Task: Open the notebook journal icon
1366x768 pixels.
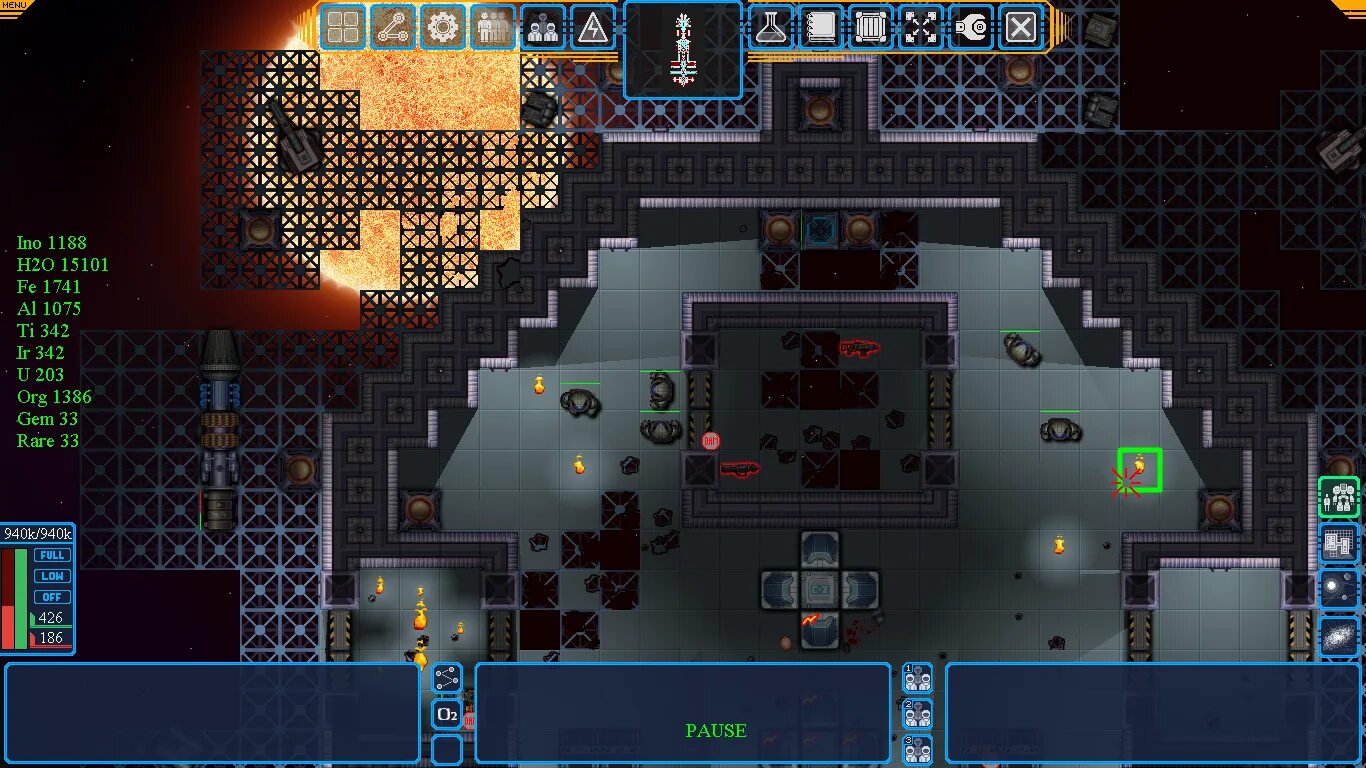Action: tap(820, 27)
